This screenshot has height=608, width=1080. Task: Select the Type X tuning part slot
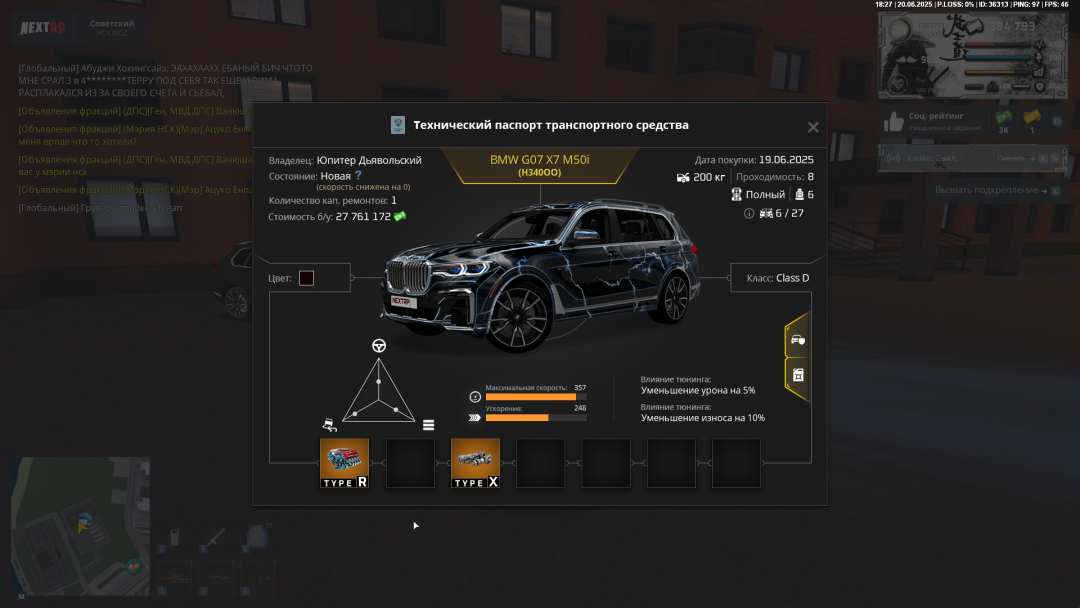475,463
